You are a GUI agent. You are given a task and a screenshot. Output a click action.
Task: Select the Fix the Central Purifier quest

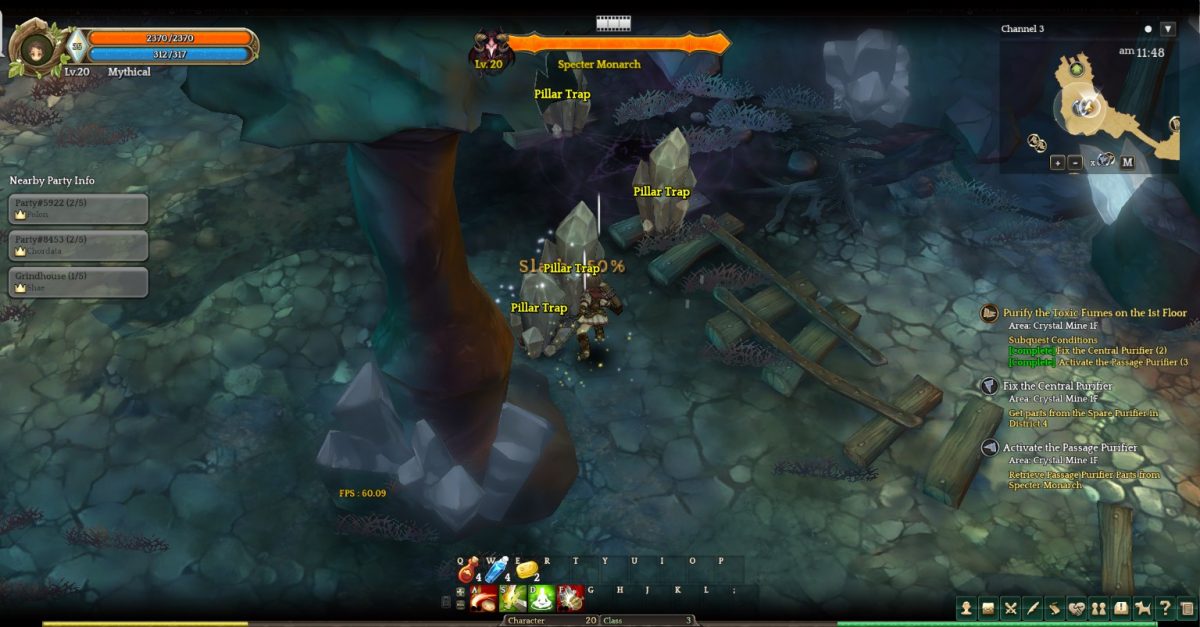1057,386
